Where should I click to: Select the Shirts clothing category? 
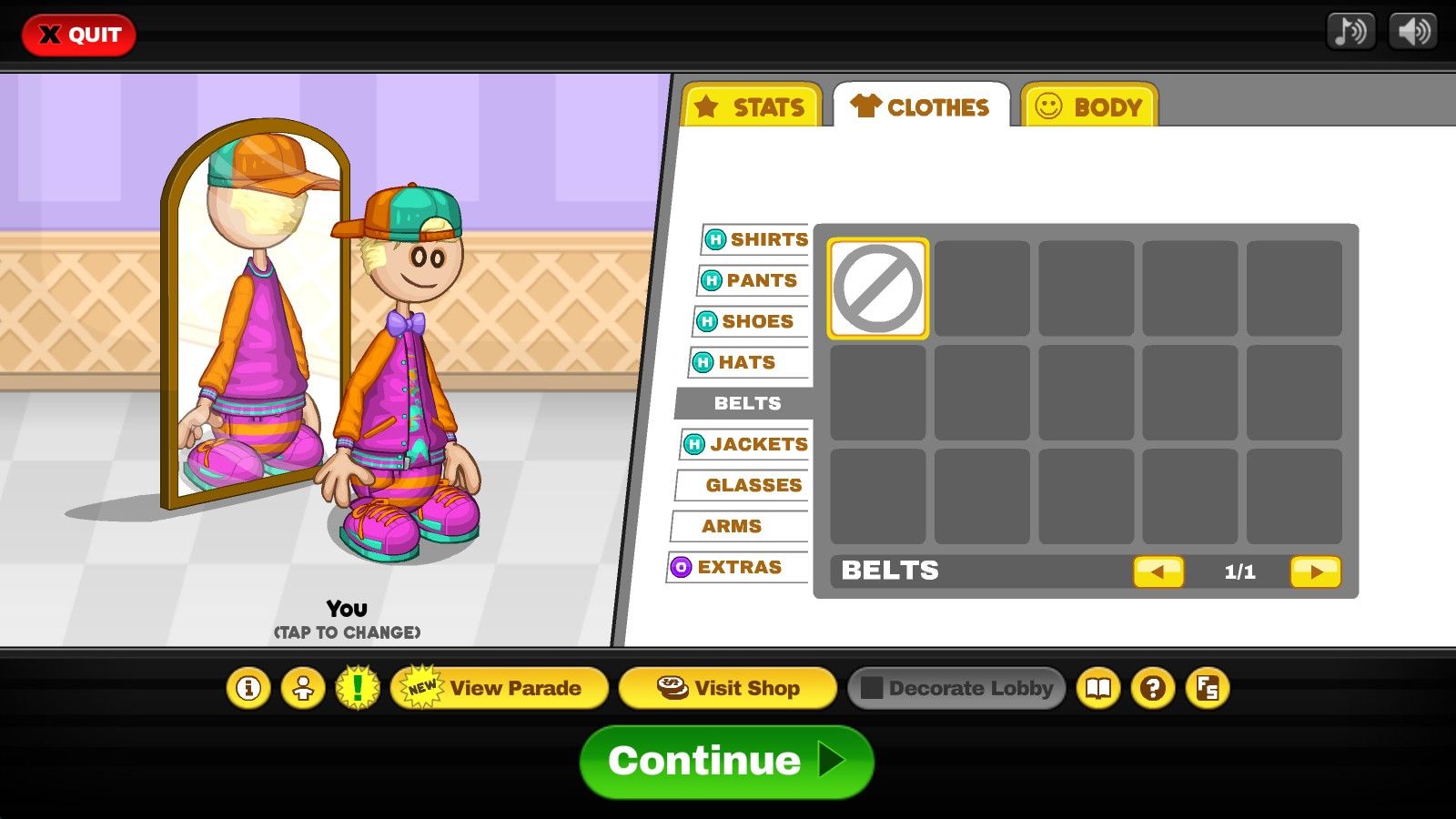pyautogui.click(x=757, y=239)
